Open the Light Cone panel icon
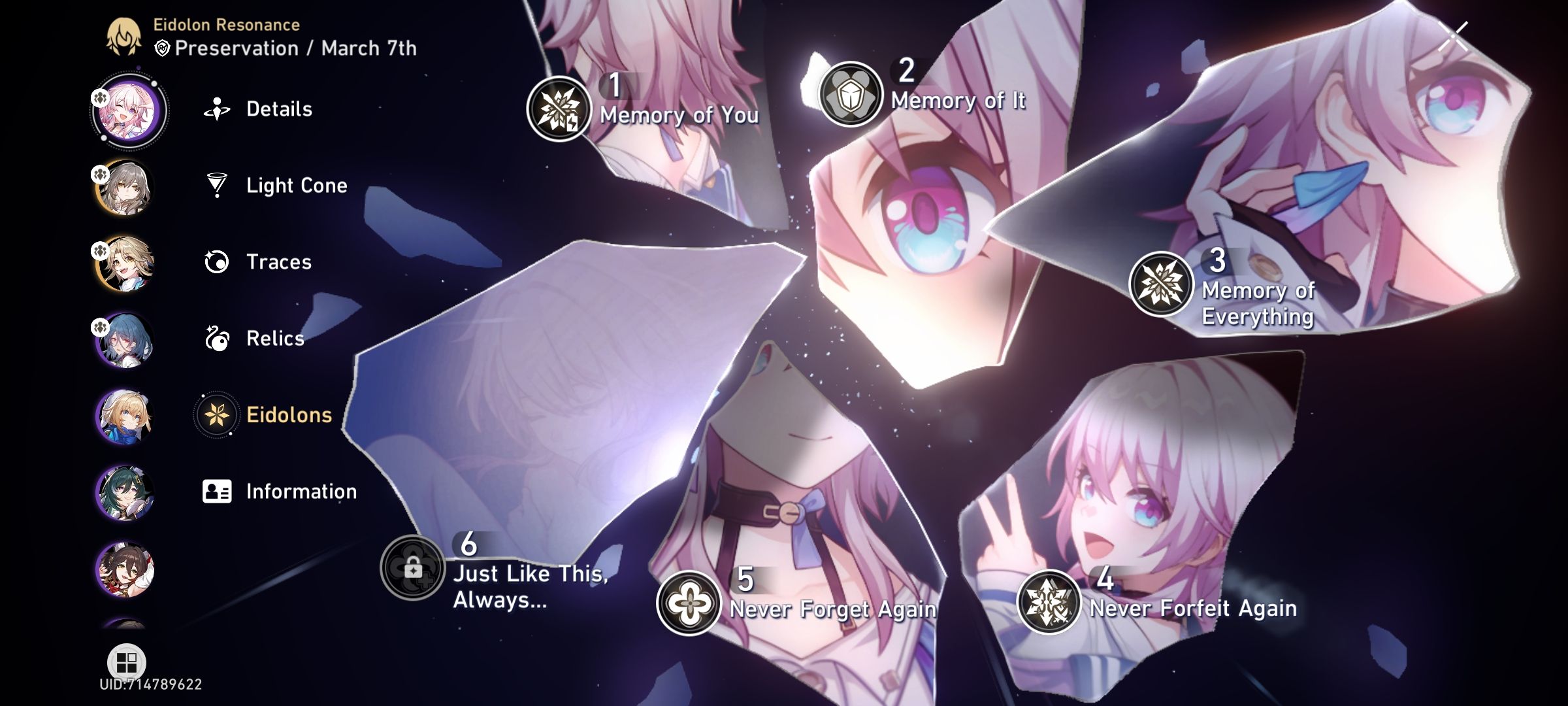The width and height of the screenshot is (1568, 706). pyautogui.click(x=218, y=185)
